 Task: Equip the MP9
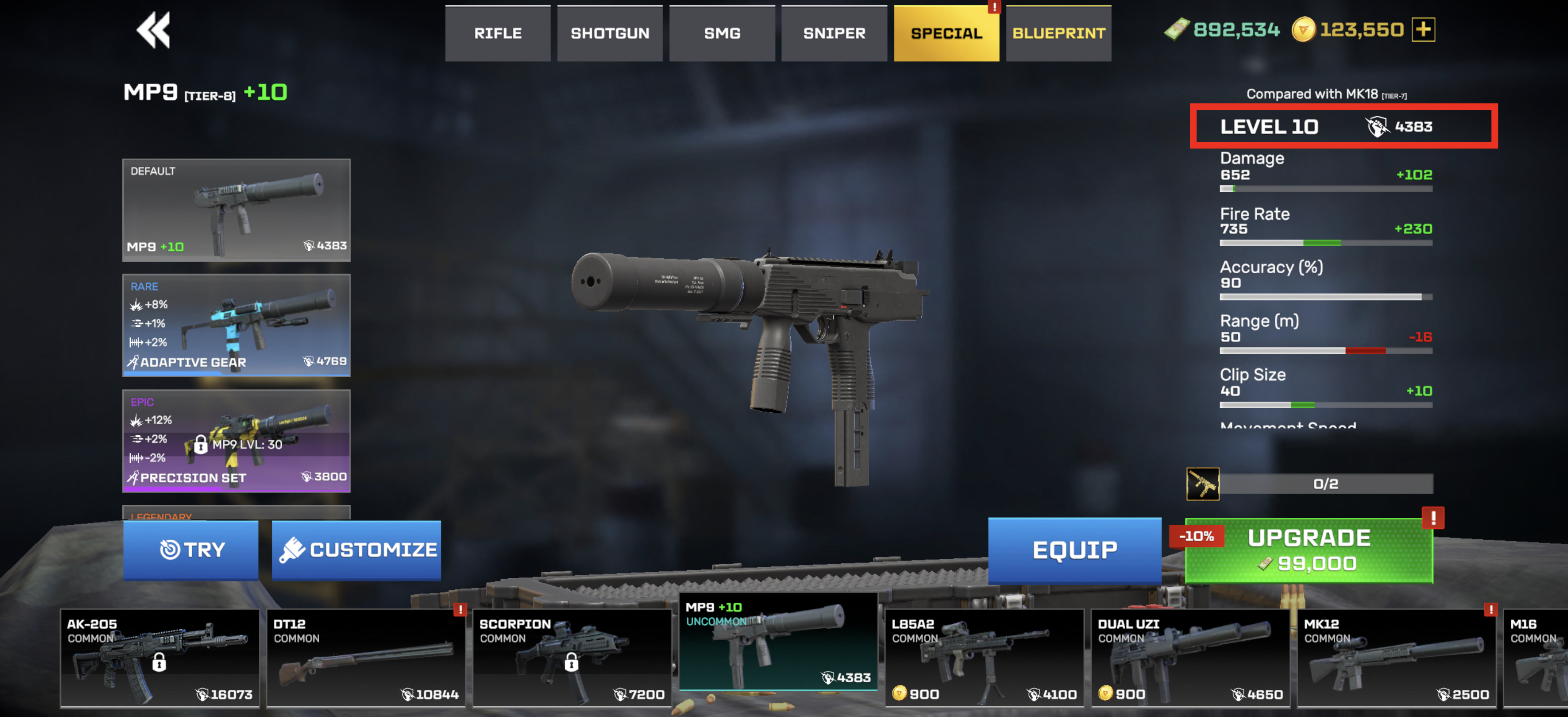1074,550
